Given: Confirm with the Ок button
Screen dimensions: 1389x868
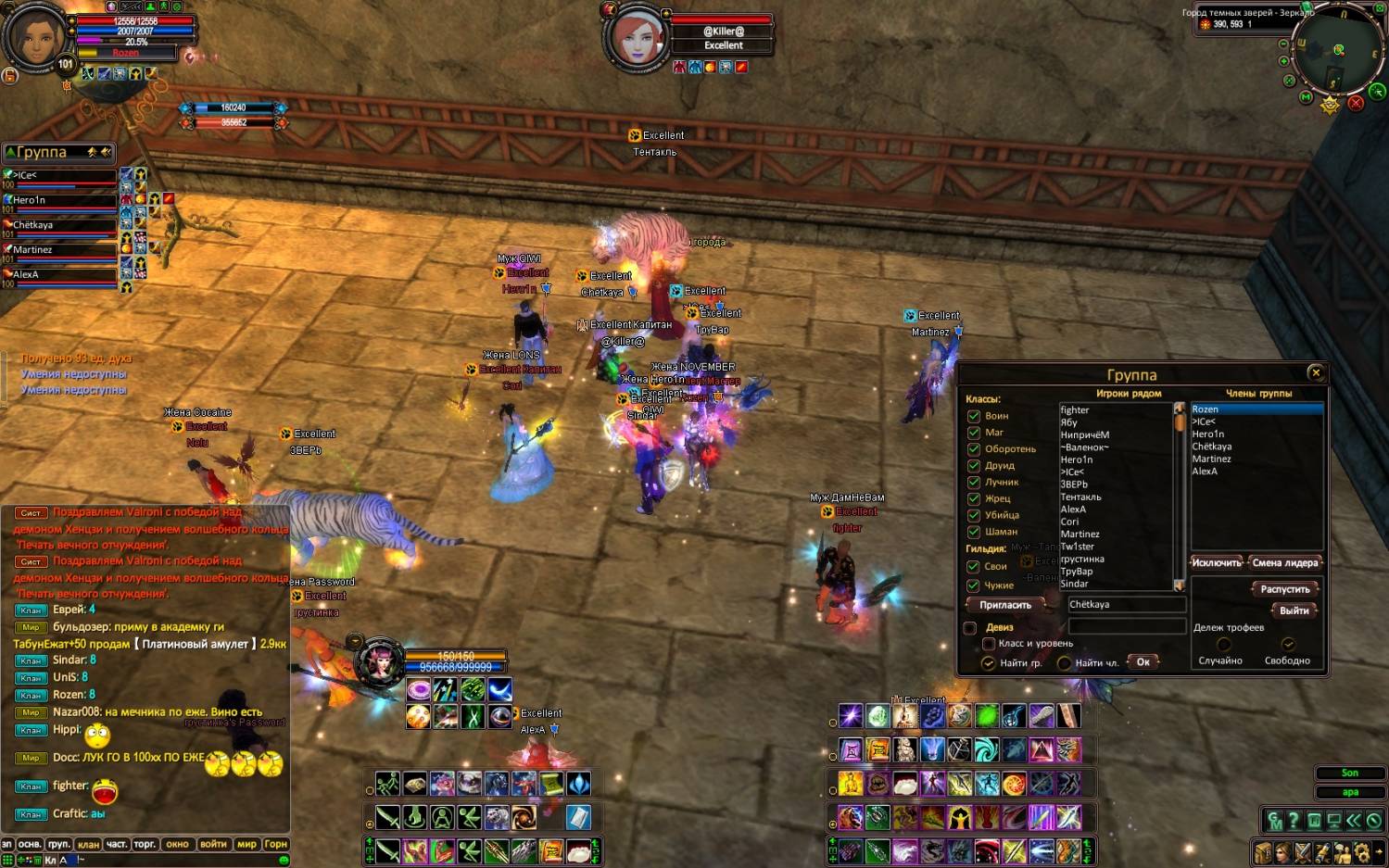Looking at the screenshot, I should coord(1143,661).
